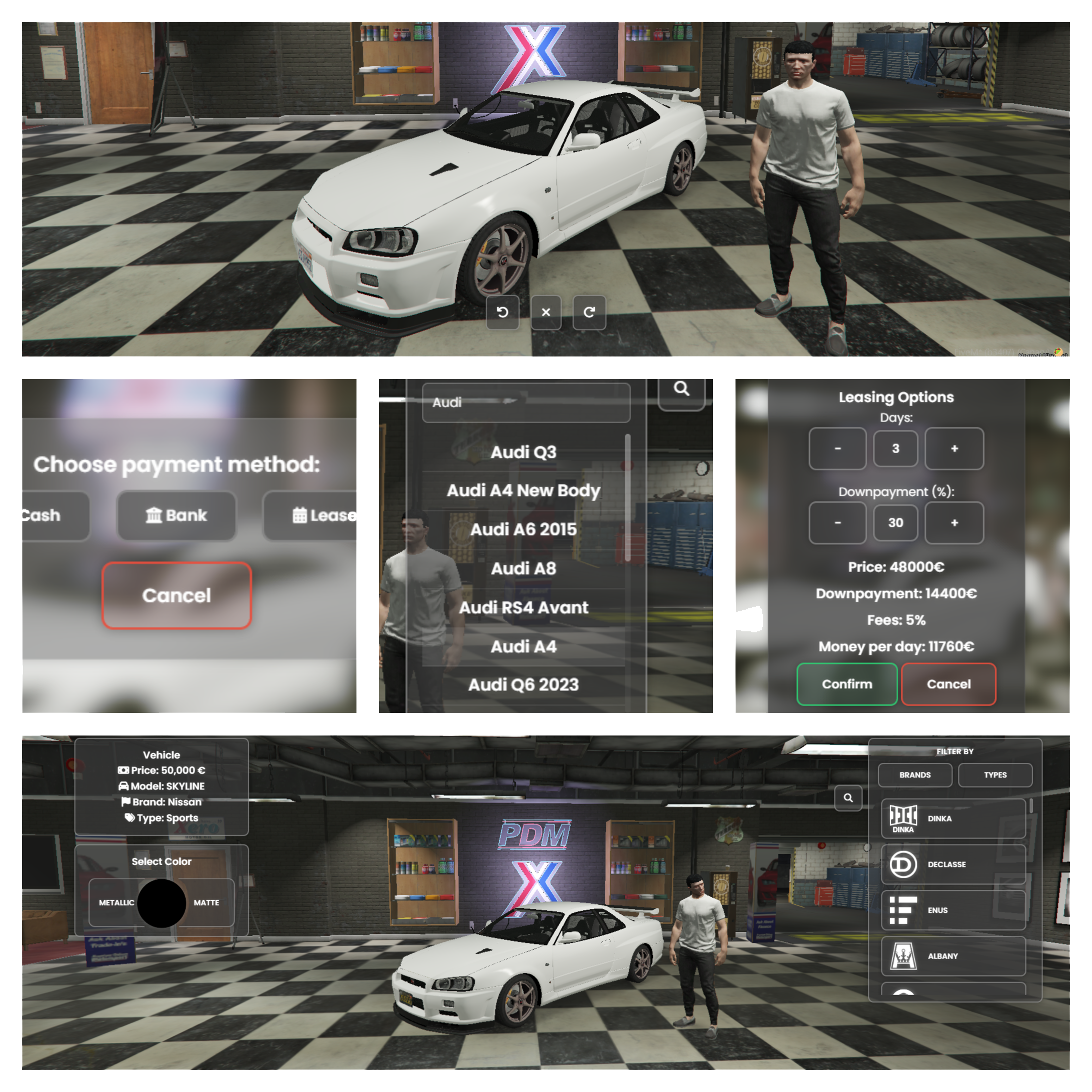
Task: Close the vehicle preview with X
Action: tap(545, 312)
